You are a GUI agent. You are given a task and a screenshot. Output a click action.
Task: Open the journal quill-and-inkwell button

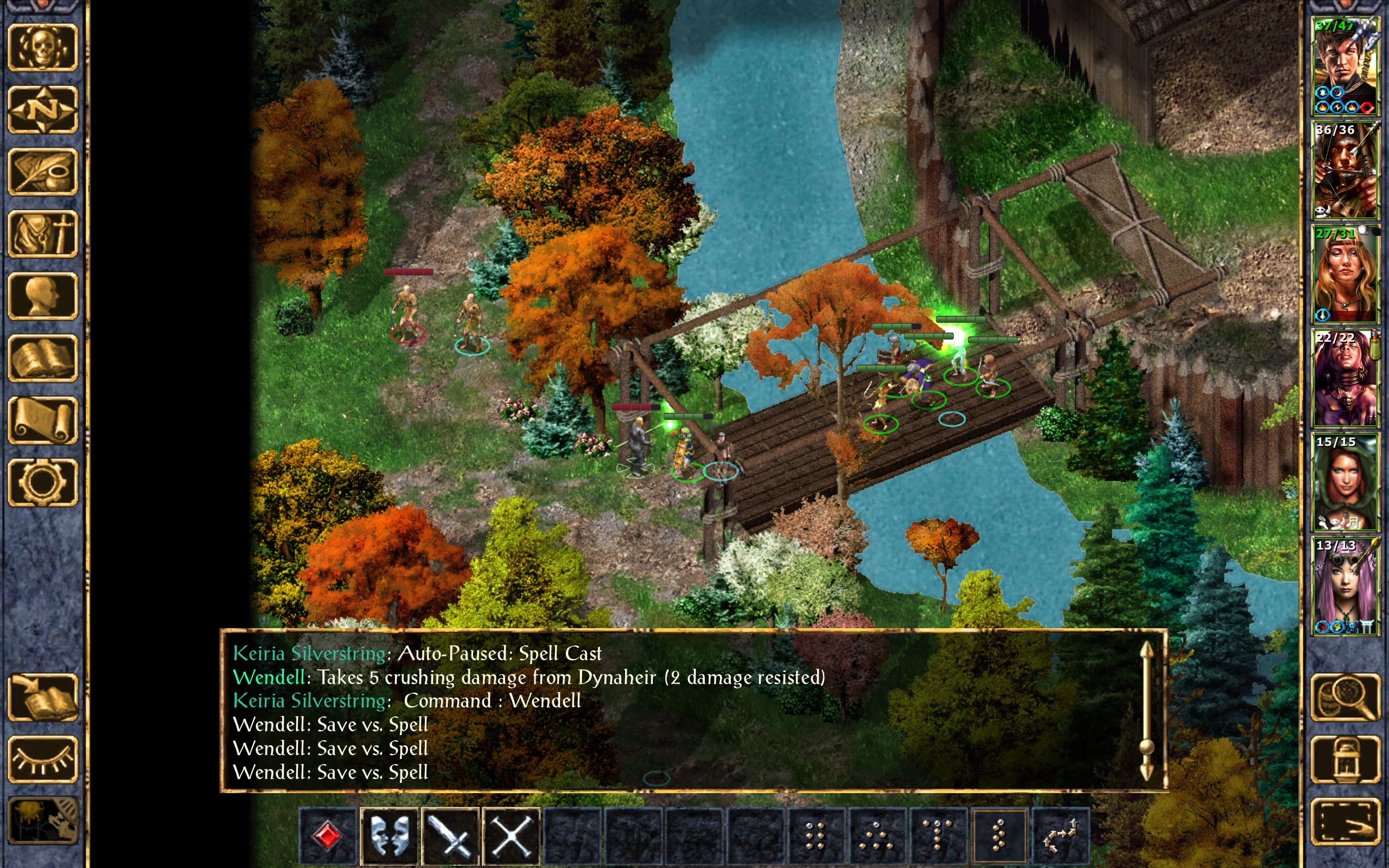pyautogui.click(x=42, y=171)
